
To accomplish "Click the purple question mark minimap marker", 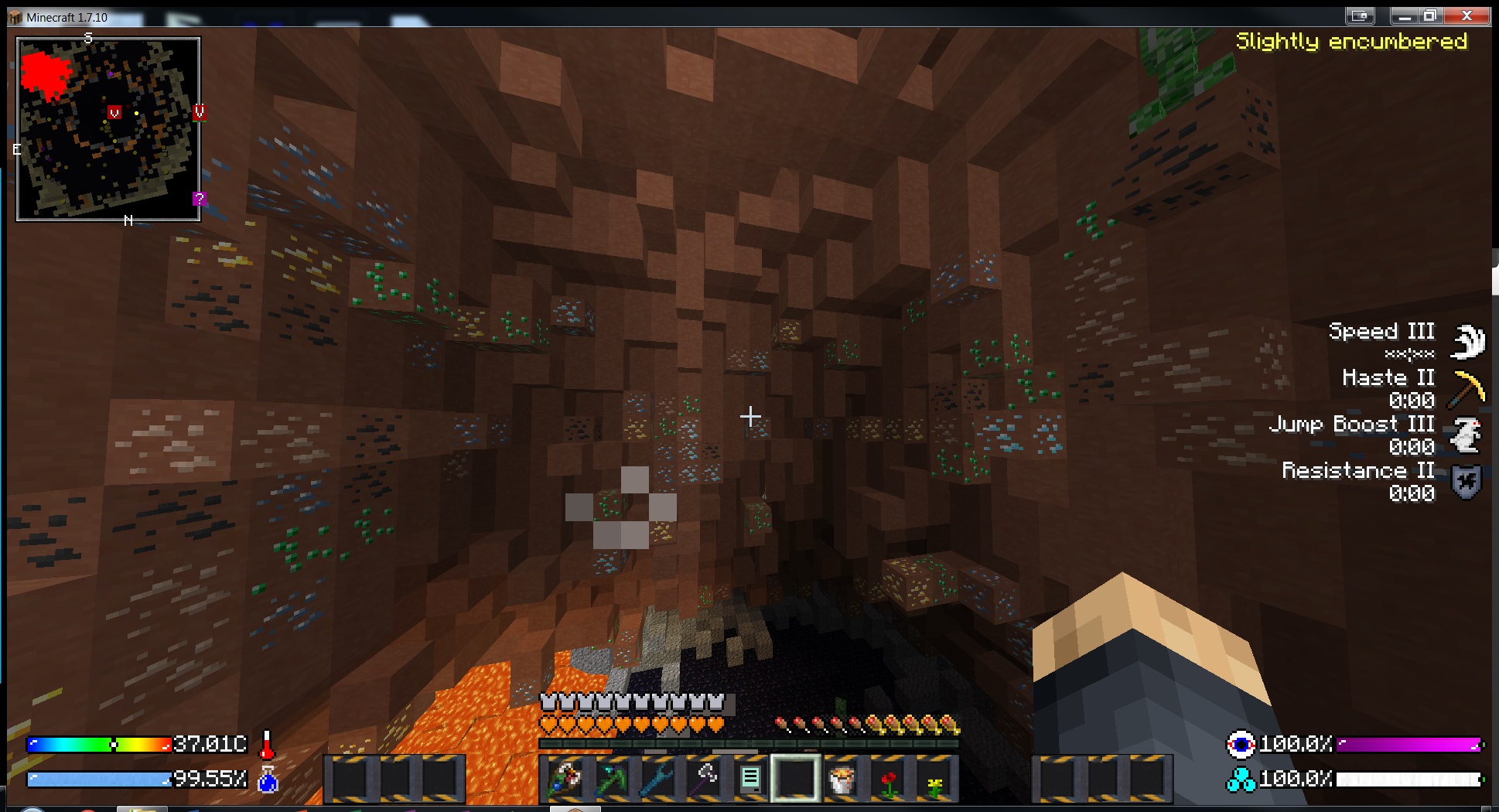I will click(200, 199).
